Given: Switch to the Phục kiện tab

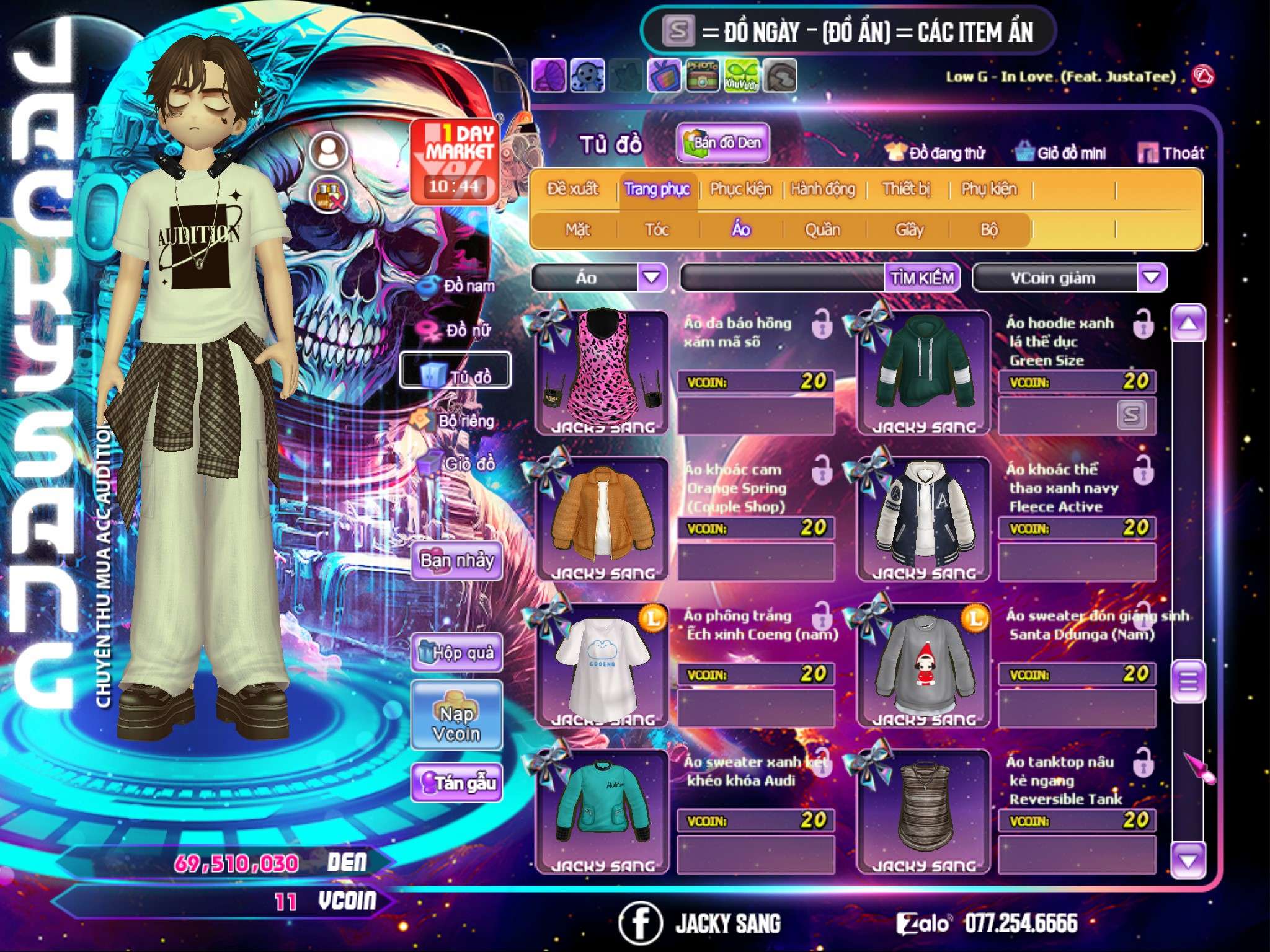Looking at the screenshot, I should coord(740,188).
